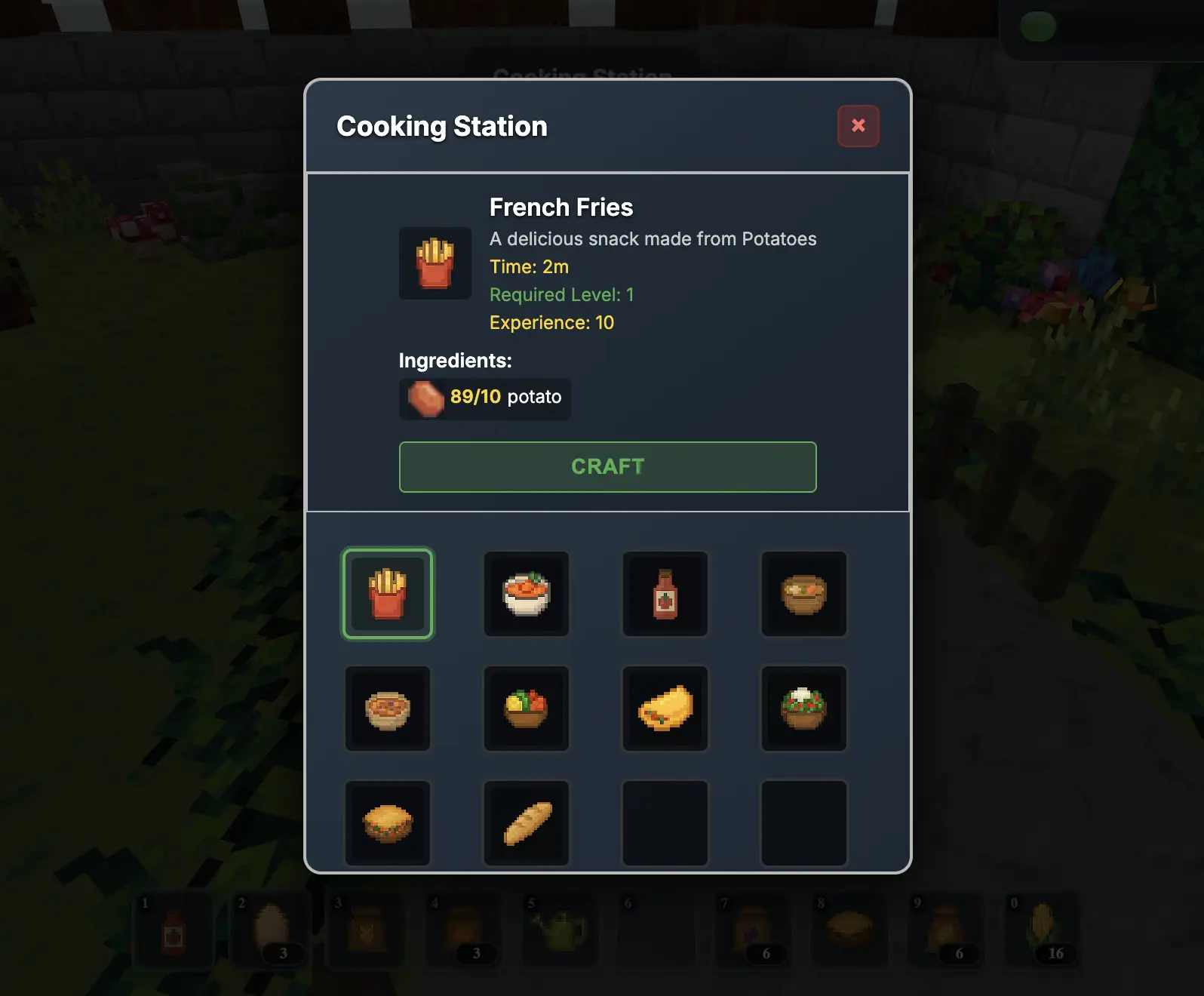Select the ketchup in hotbar slot 1
The height and width of the screenshot is (996, 1204).
[174, 932]
